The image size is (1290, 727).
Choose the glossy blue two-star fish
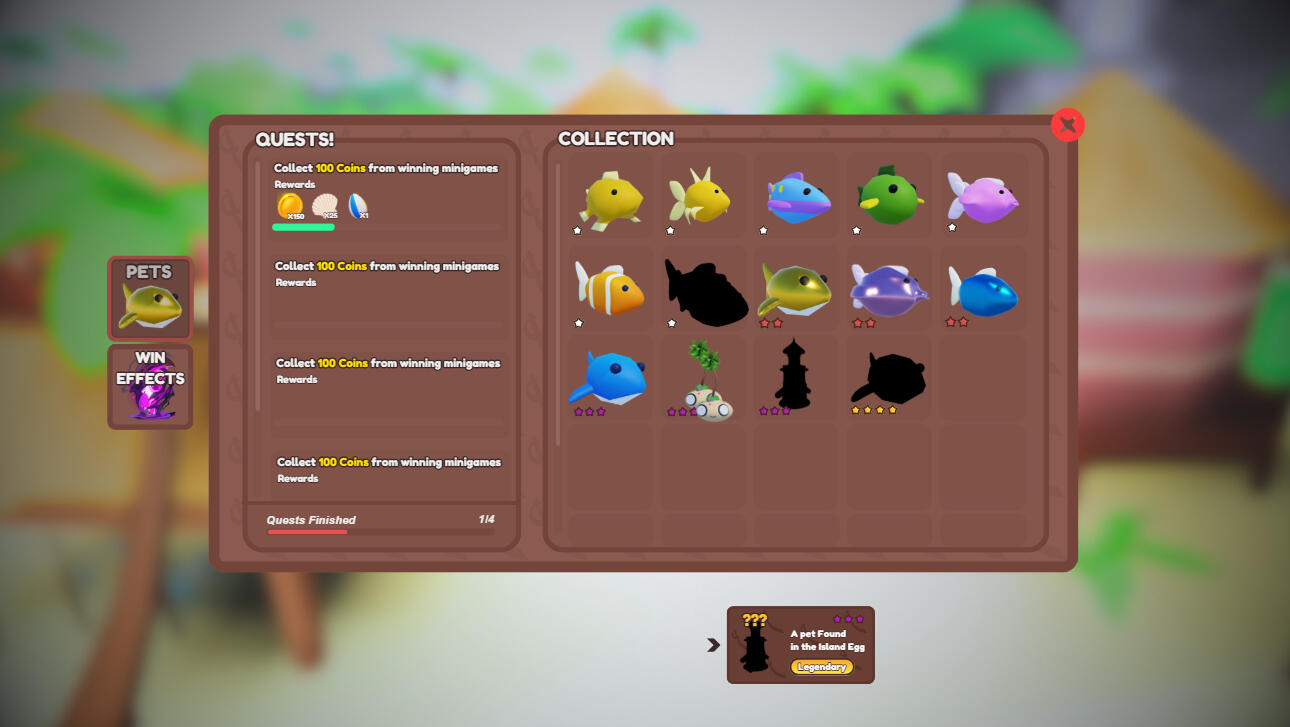(x=982, y=291)
